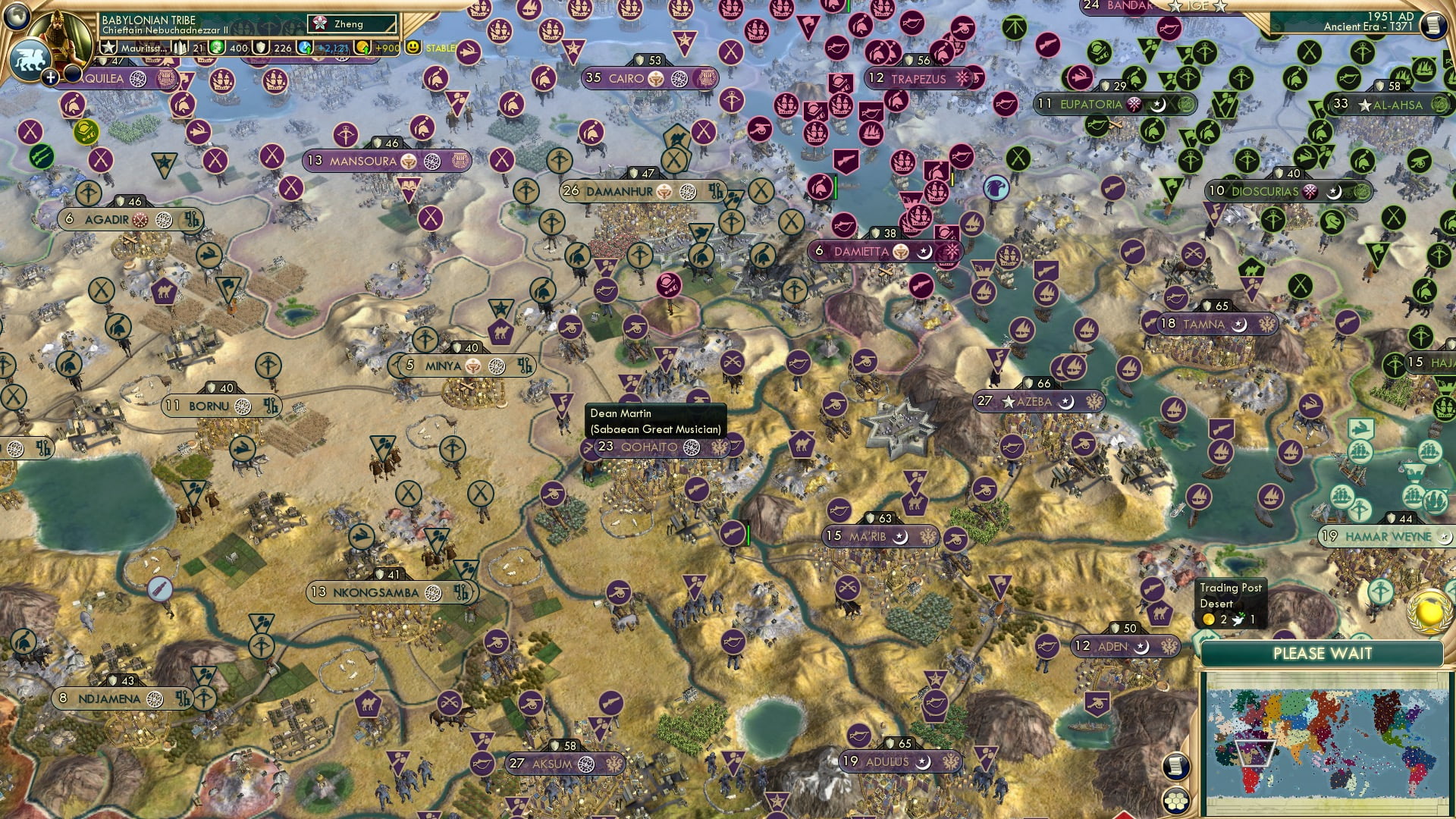Click the small plus button under the portrait
The width and height of the screenshot is (1456, 819).
click(x=50, y=77)
